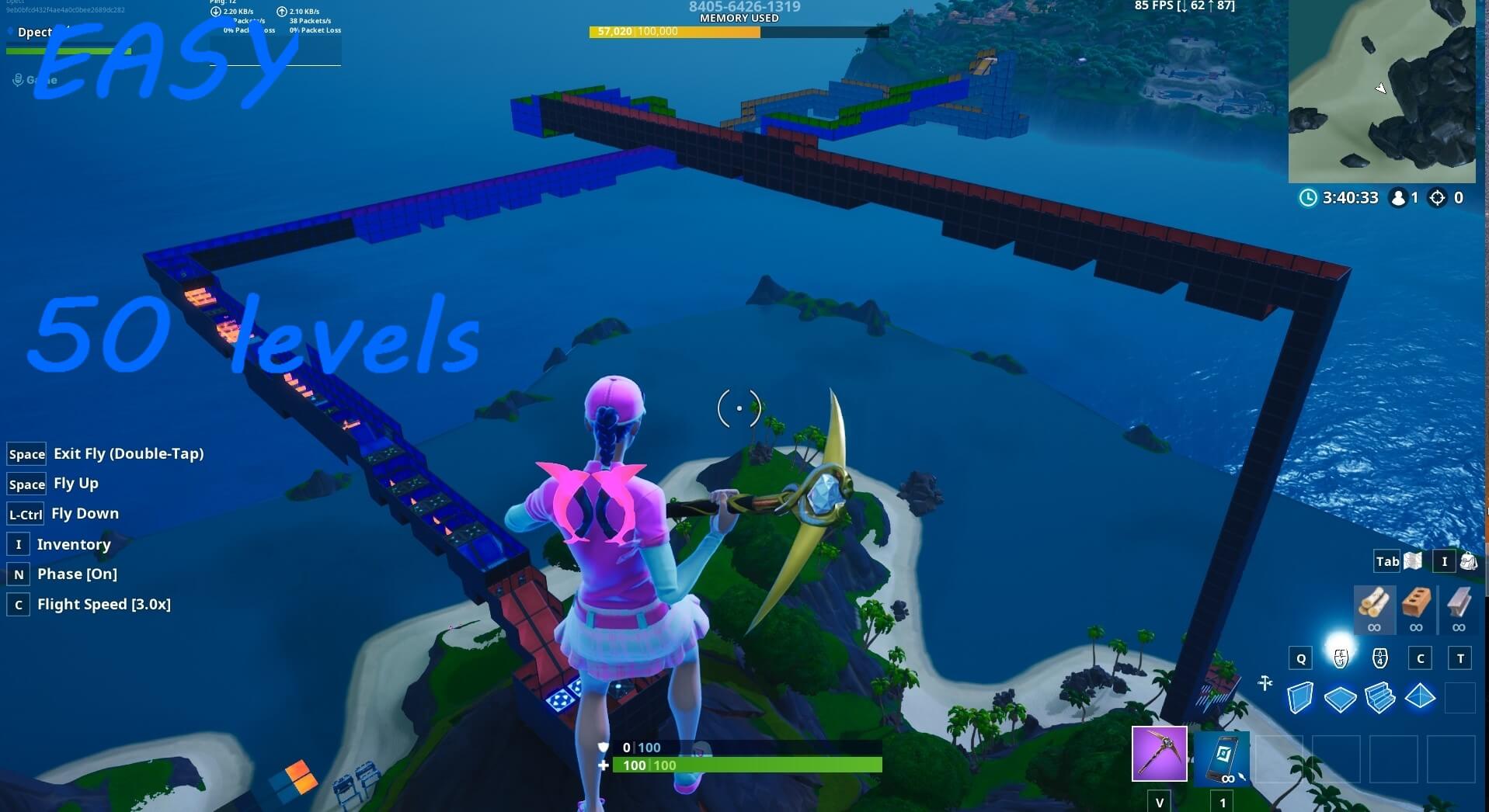The height and width of the screenshot is (812, 1489).
Task: Toggle Phase off
Action: (17, 574)
